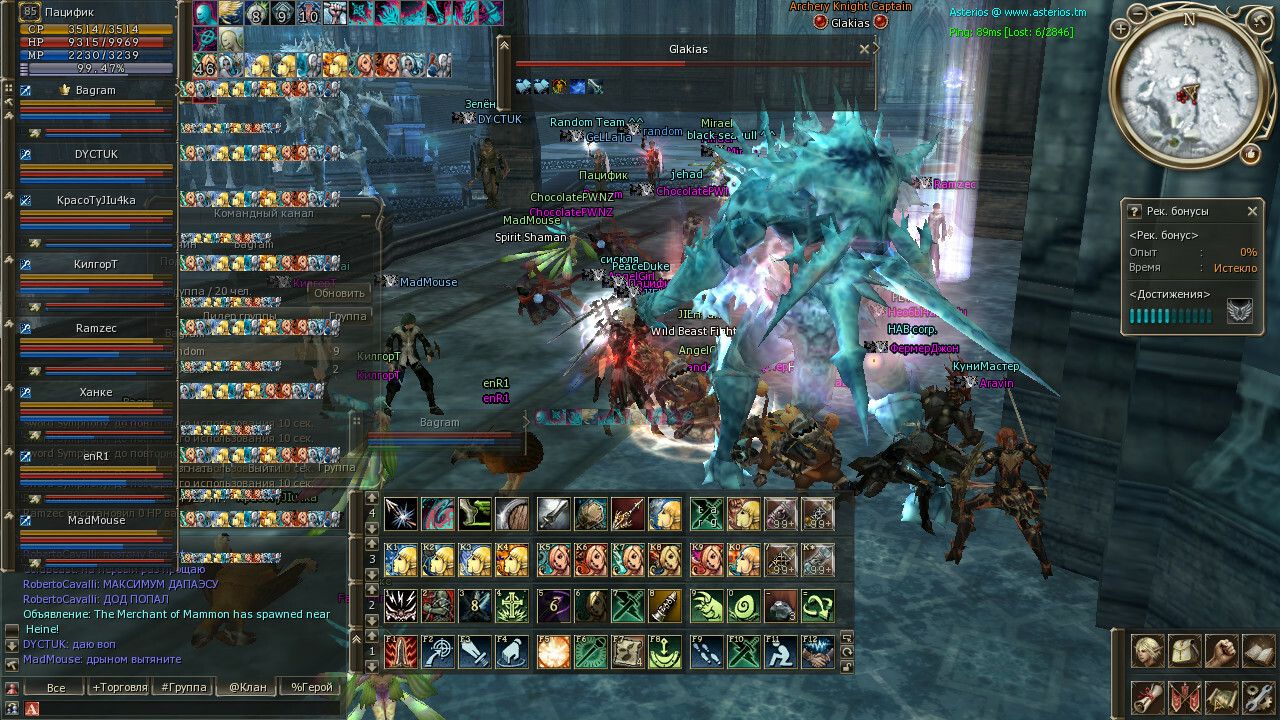Click the Обновить button
The image size is (1280, 720).
(339, 293)
